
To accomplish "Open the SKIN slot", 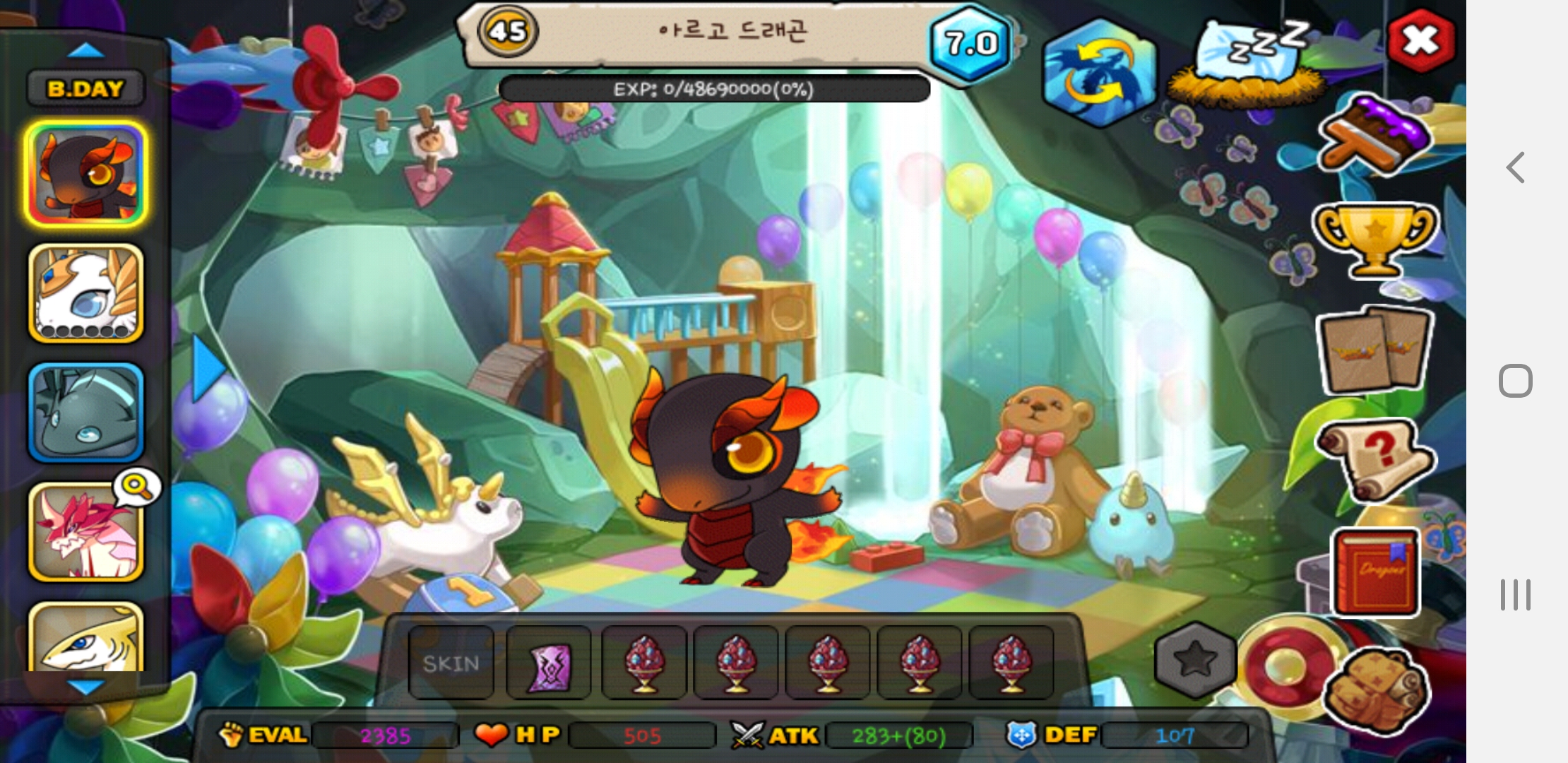I will (451, 663).
